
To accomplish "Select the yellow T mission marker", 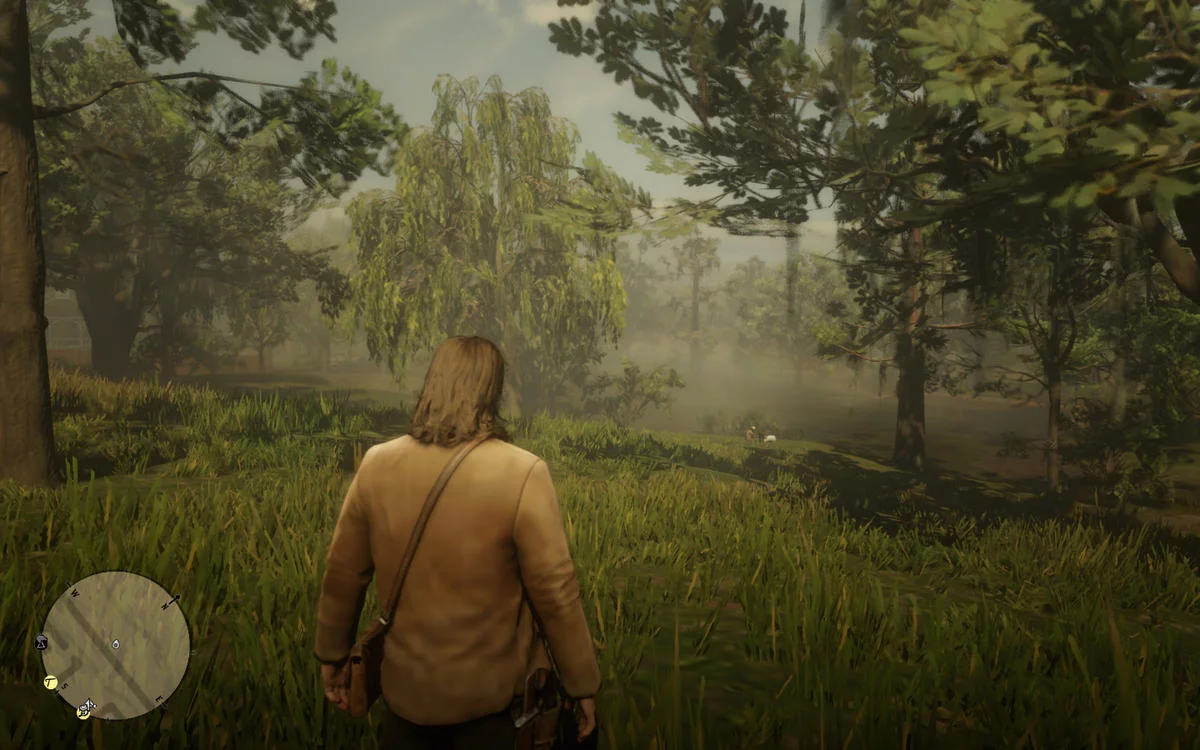I will pos(51,682).
